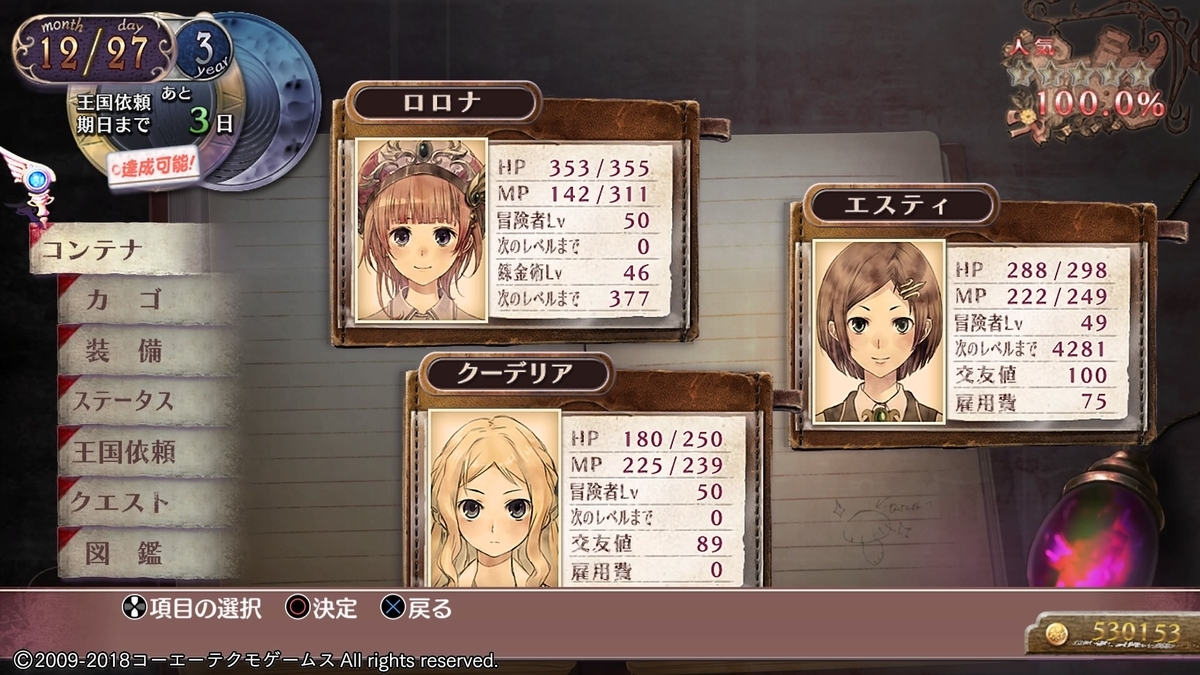Open the コンテナ menu entry
The height and width of the screenshot is (675, 1200).
118,250
